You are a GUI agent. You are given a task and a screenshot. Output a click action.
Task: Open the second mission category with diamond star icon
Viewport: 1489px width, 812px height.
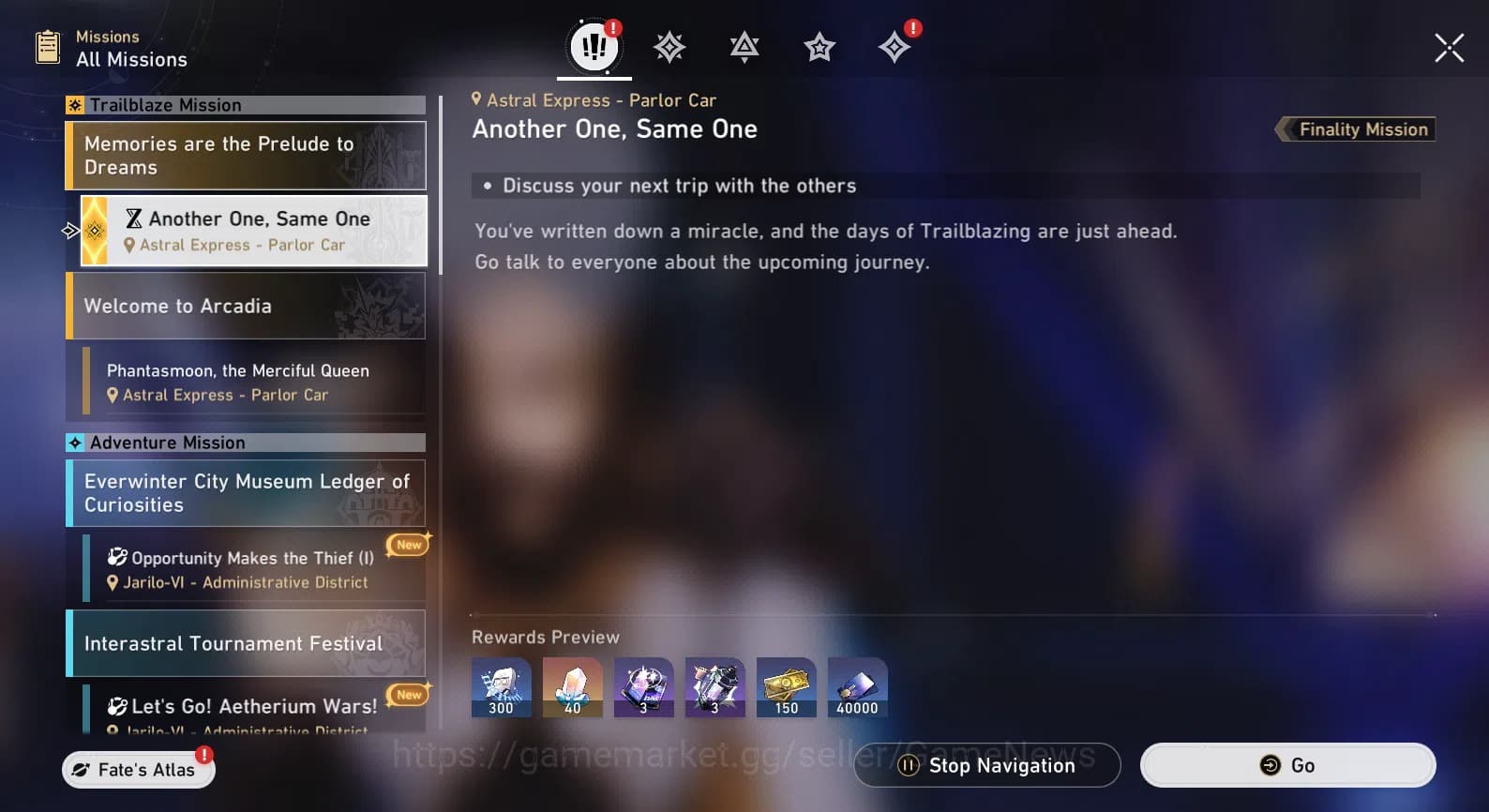(x=669, y=46)
